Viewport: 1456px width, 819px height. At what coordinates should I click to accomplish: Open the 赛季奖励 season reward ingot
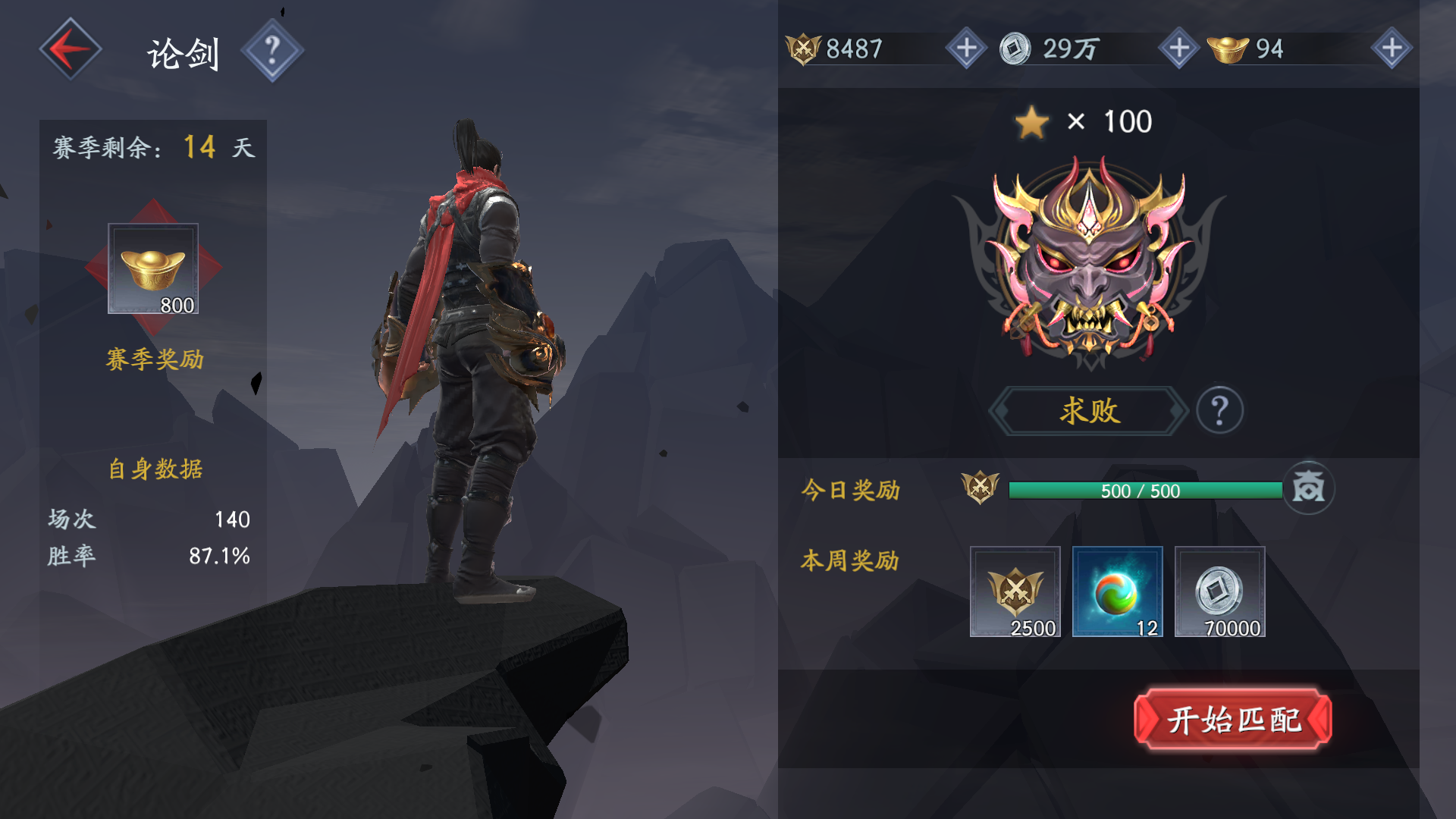coord(152,267)
